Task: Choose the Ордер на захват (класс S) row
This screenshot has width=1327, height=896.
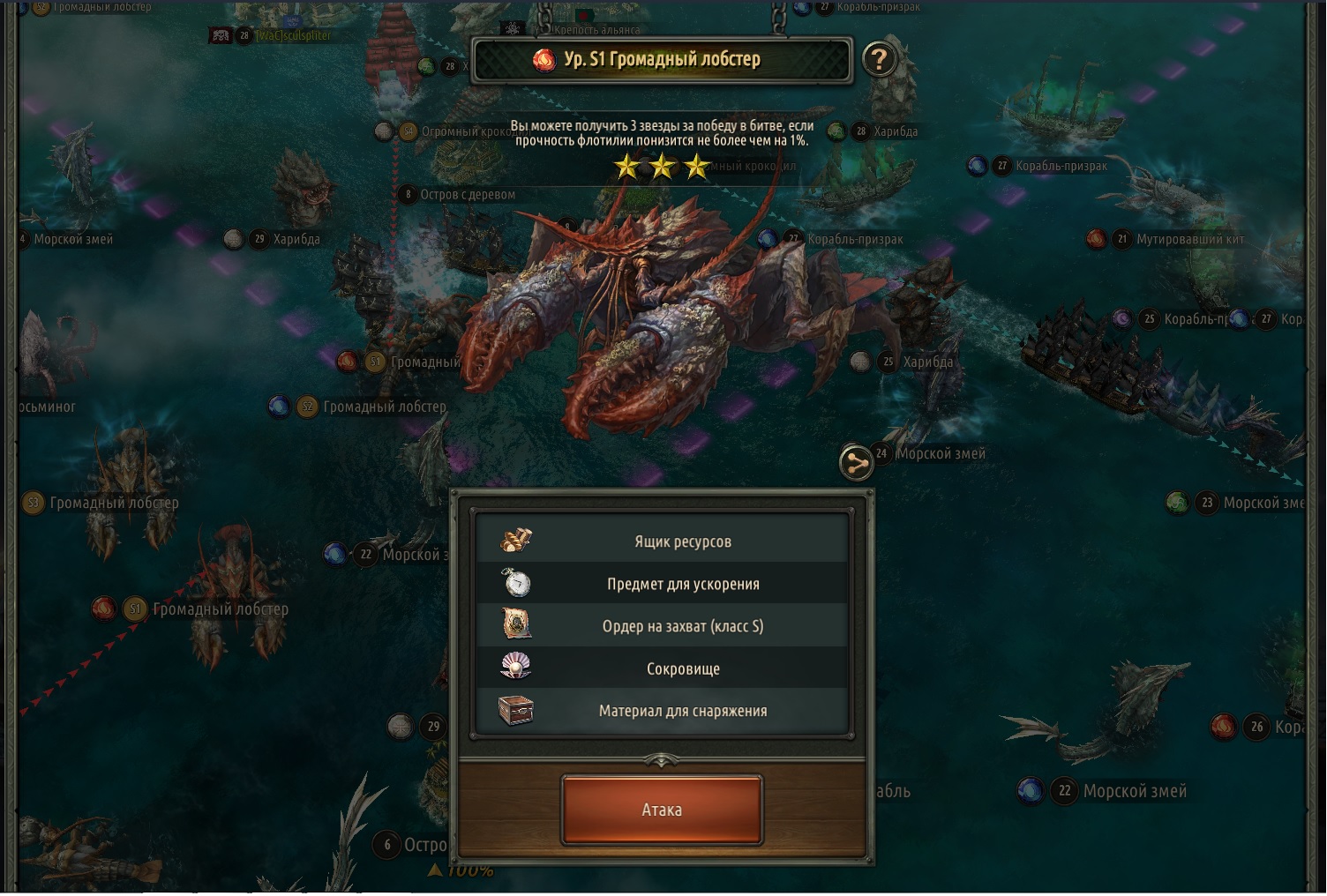Action: click(x=663, y=626)
